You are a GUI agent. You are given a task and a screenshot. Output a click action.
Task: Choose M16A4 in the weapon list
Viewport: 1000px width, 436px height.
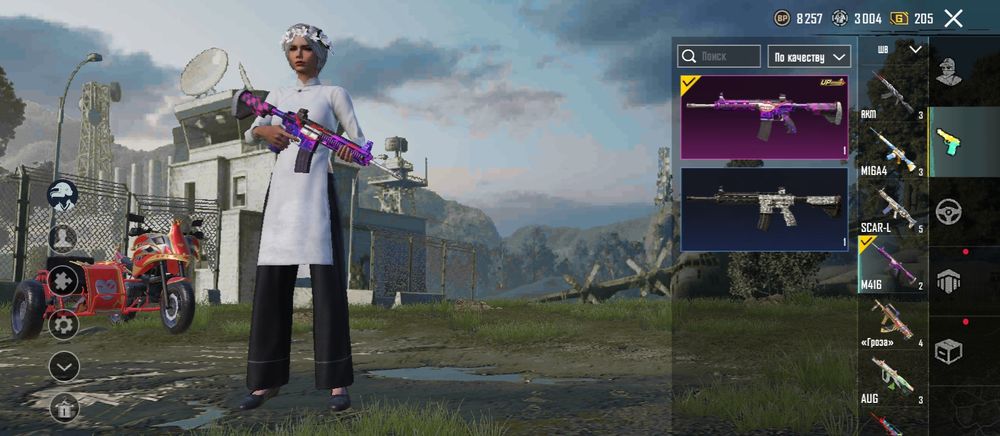point(891,152)
